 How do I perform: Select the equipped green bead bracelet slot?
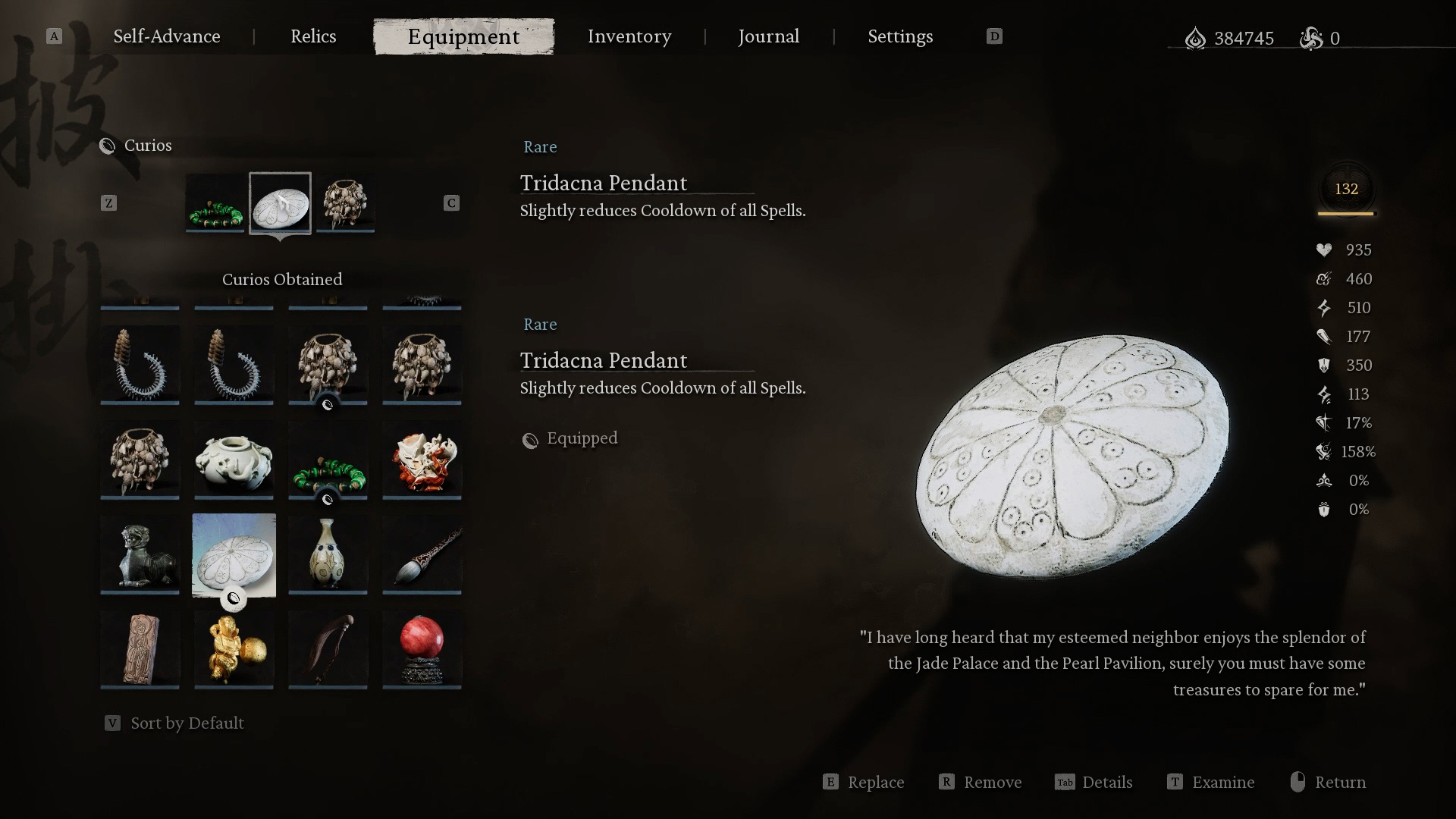(x=215, y=203)
